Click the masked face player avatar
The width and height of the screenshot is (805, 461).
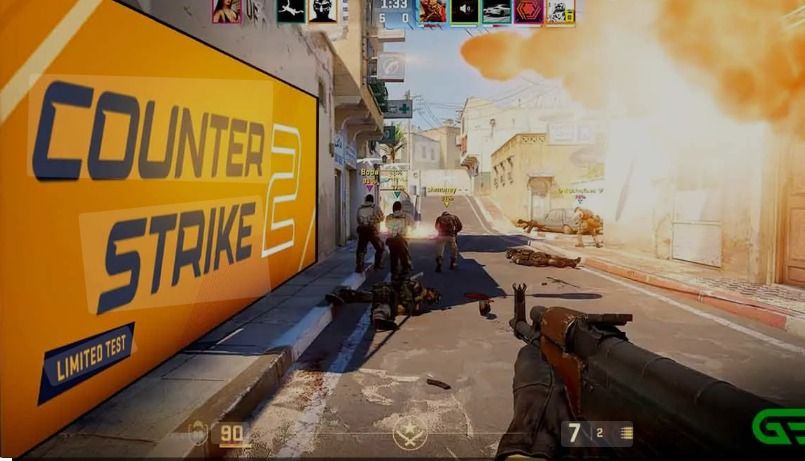point(323,11)
